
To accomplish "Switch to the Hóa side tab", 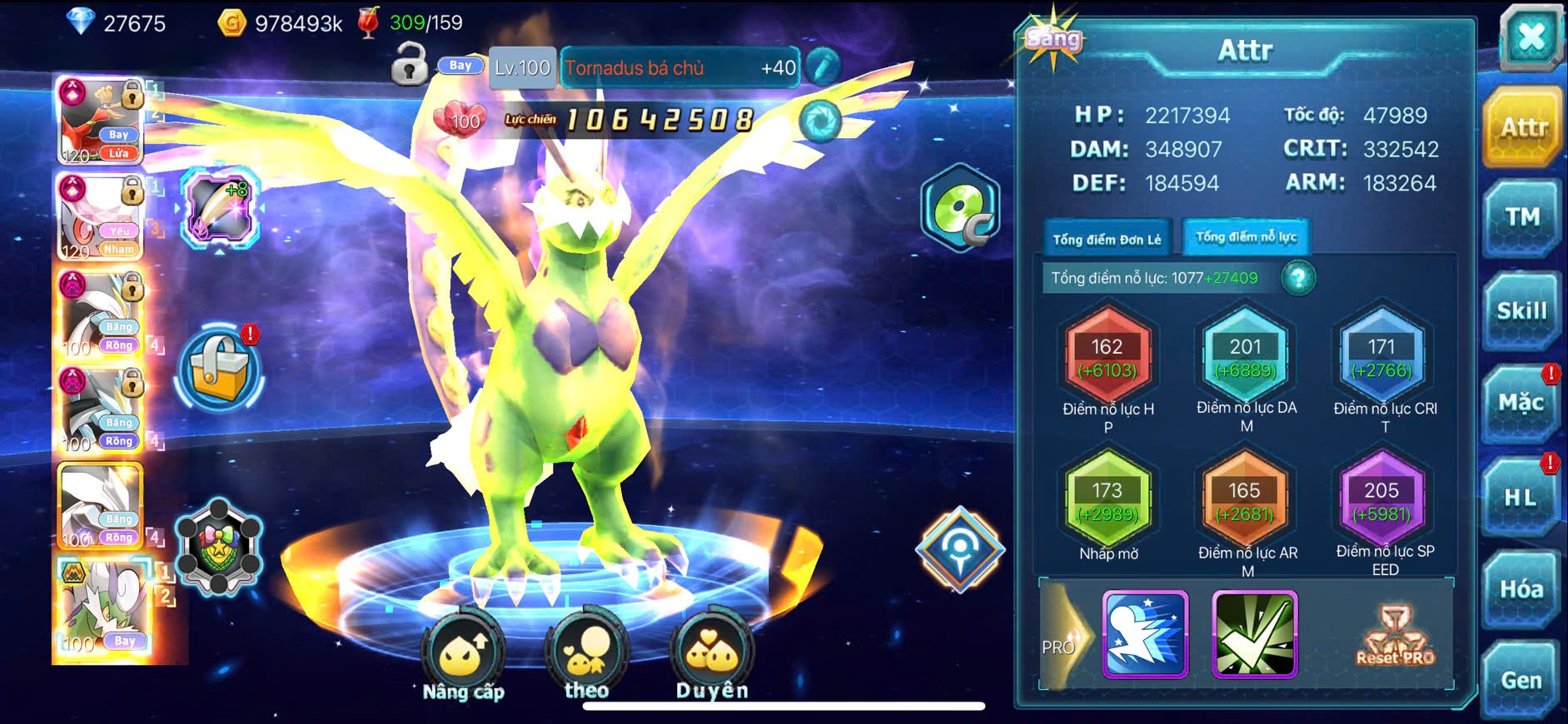I will pos(1521,589).
